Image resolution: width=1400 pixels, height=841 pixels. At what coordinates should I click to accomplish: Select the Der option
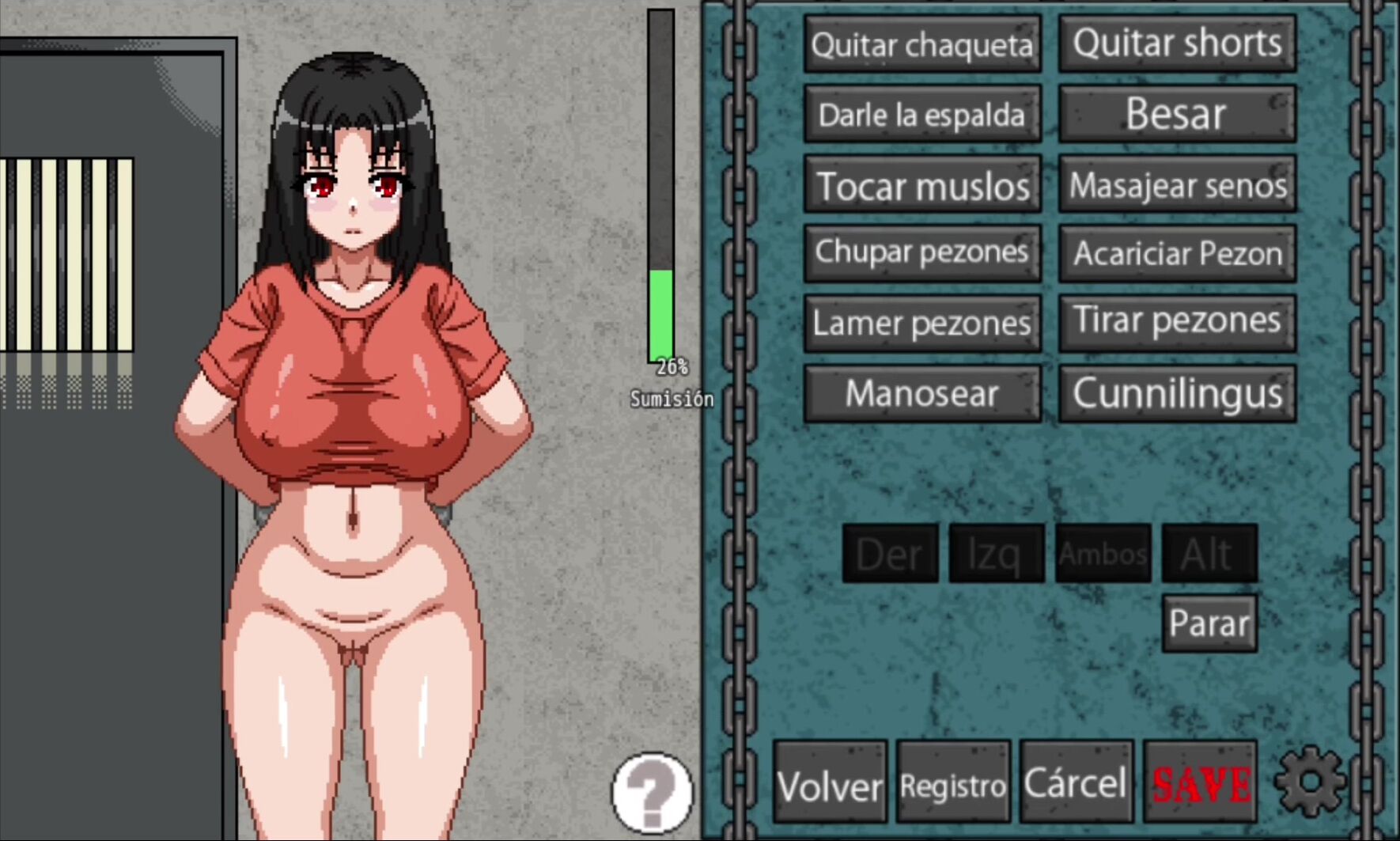point(890,554)
